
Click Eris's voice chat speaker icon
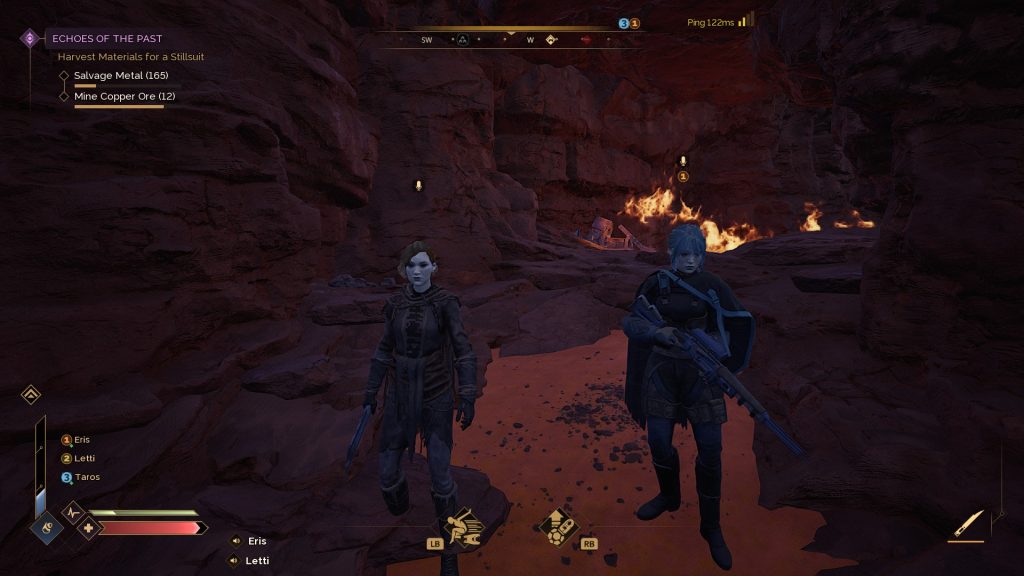coord(236,541)
